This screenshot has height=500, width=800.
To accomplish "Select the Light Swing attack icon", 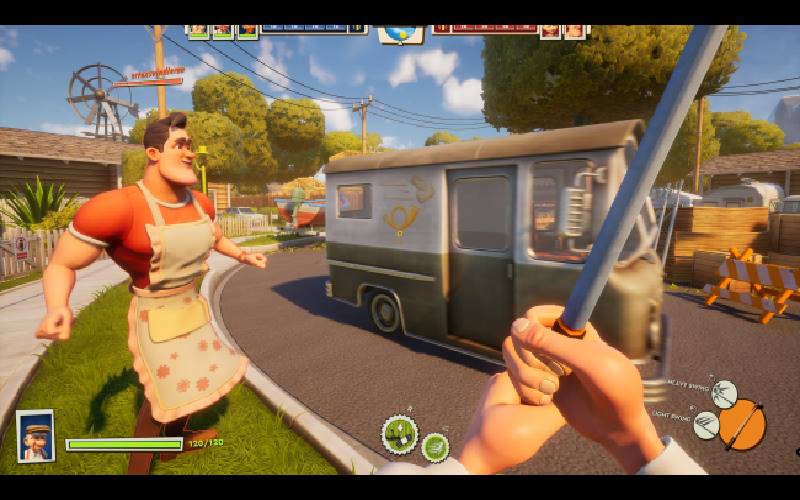I will point(706,425).
